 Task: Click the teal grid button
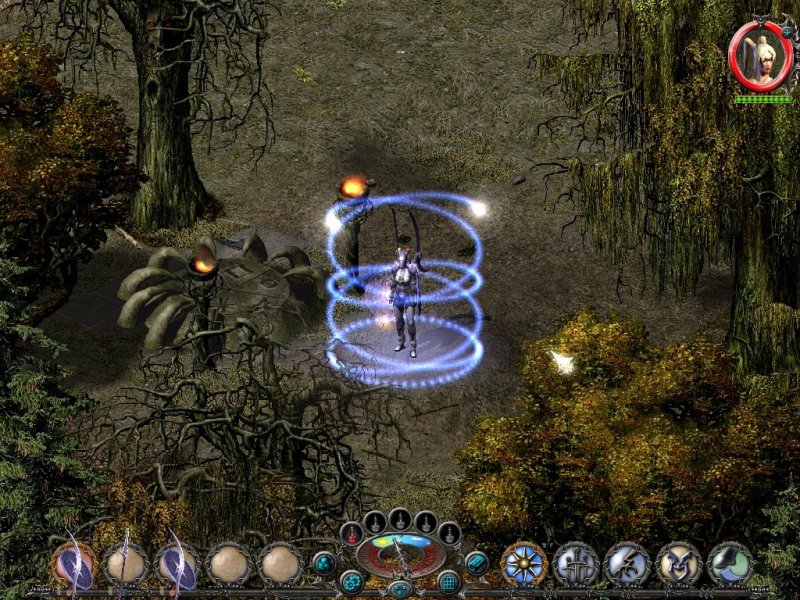pyautogui.click(x=449, y=581)
